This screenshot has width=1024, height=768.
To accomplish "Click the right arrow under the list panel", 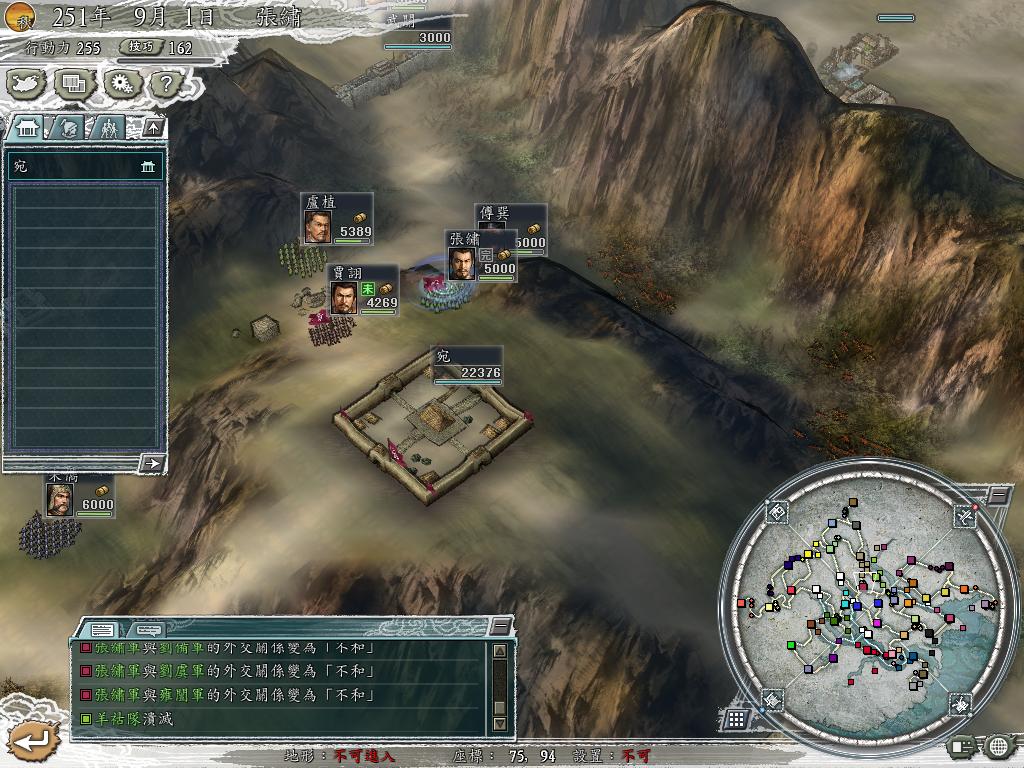I will [x=152, y=462].
